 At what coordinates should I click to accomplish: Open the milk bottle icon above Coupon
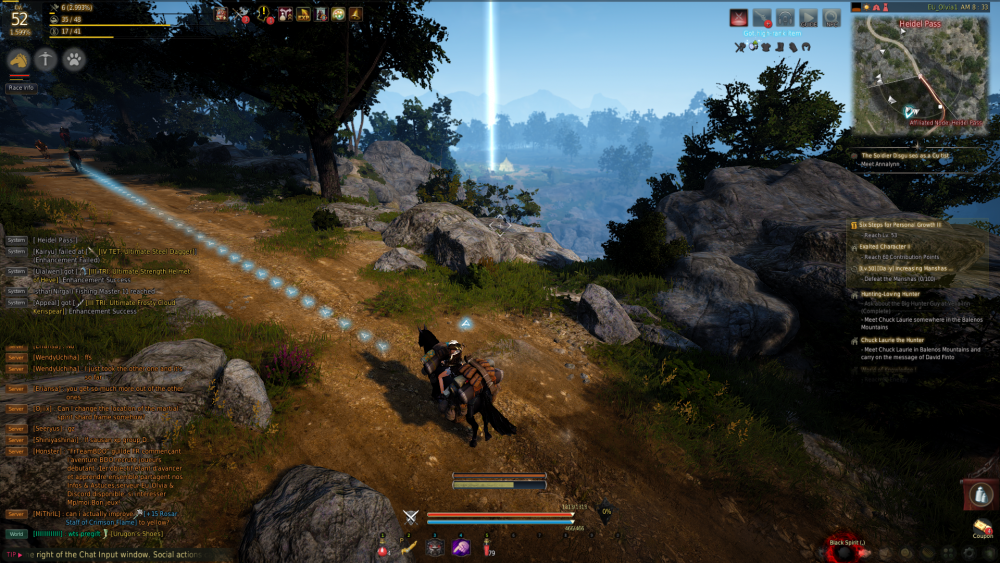pyautogui.click(x=981, y=494)
